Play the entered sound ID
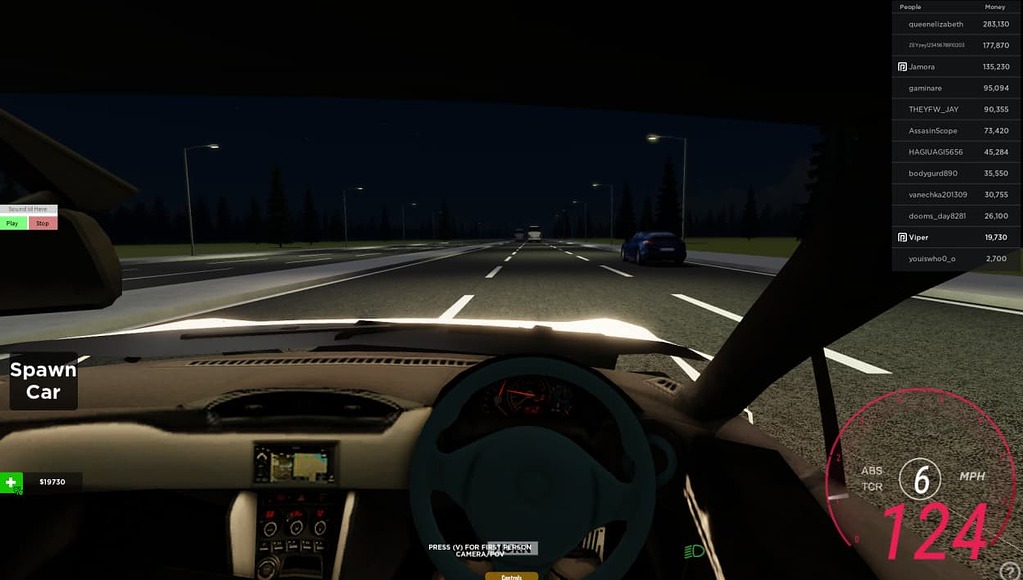Screen dimensions: 1023x580 pos(13,223)
